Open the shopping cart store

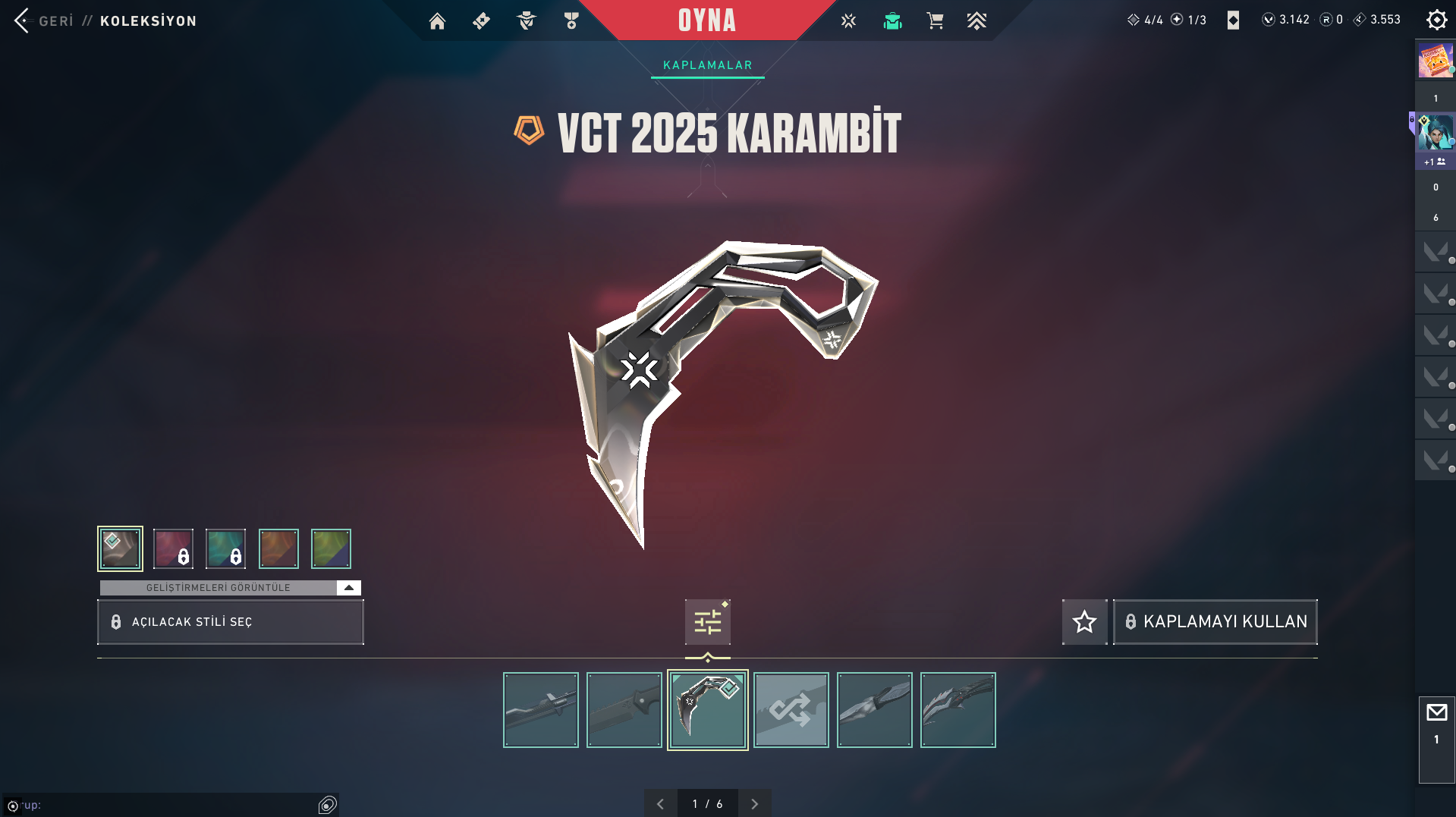[935, 21]
